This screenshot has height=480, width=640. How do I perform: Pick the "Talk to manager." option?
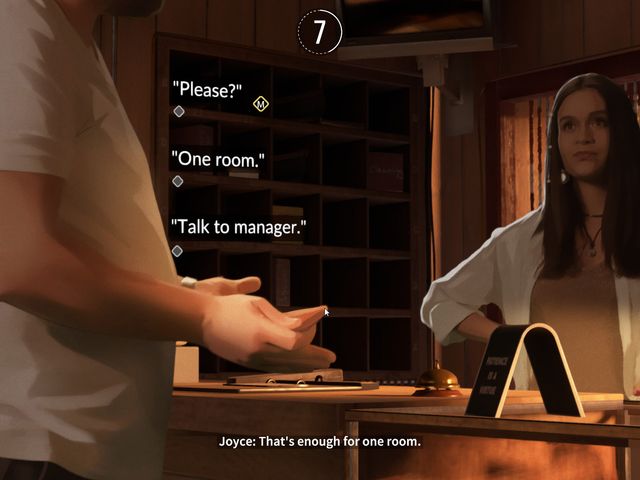[x=238, y=227]
